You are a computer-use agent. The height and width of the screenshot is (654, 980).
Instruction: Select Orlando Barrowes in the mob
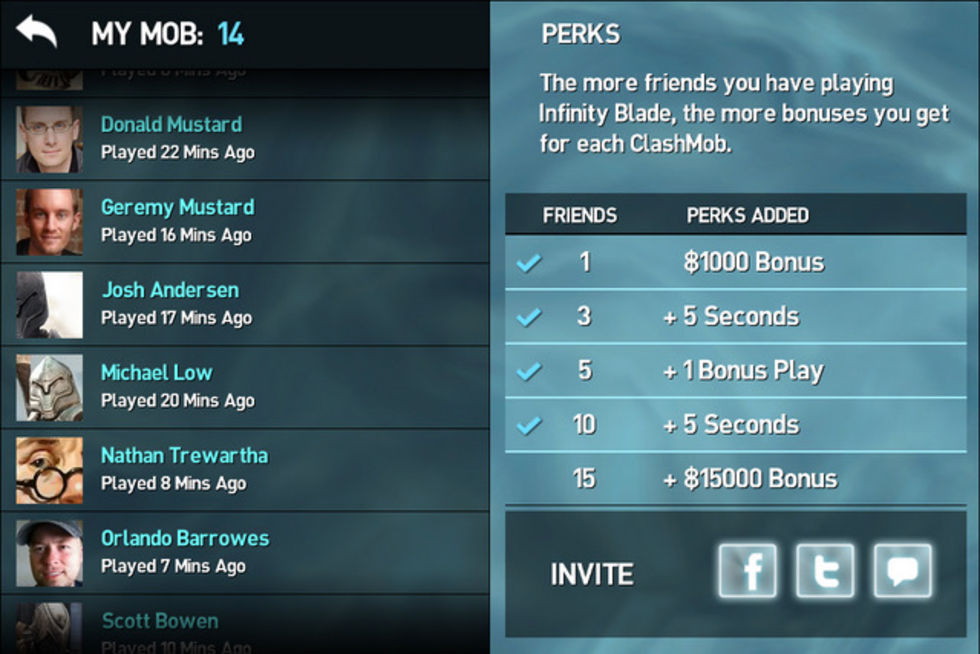(x=185, y=538)
